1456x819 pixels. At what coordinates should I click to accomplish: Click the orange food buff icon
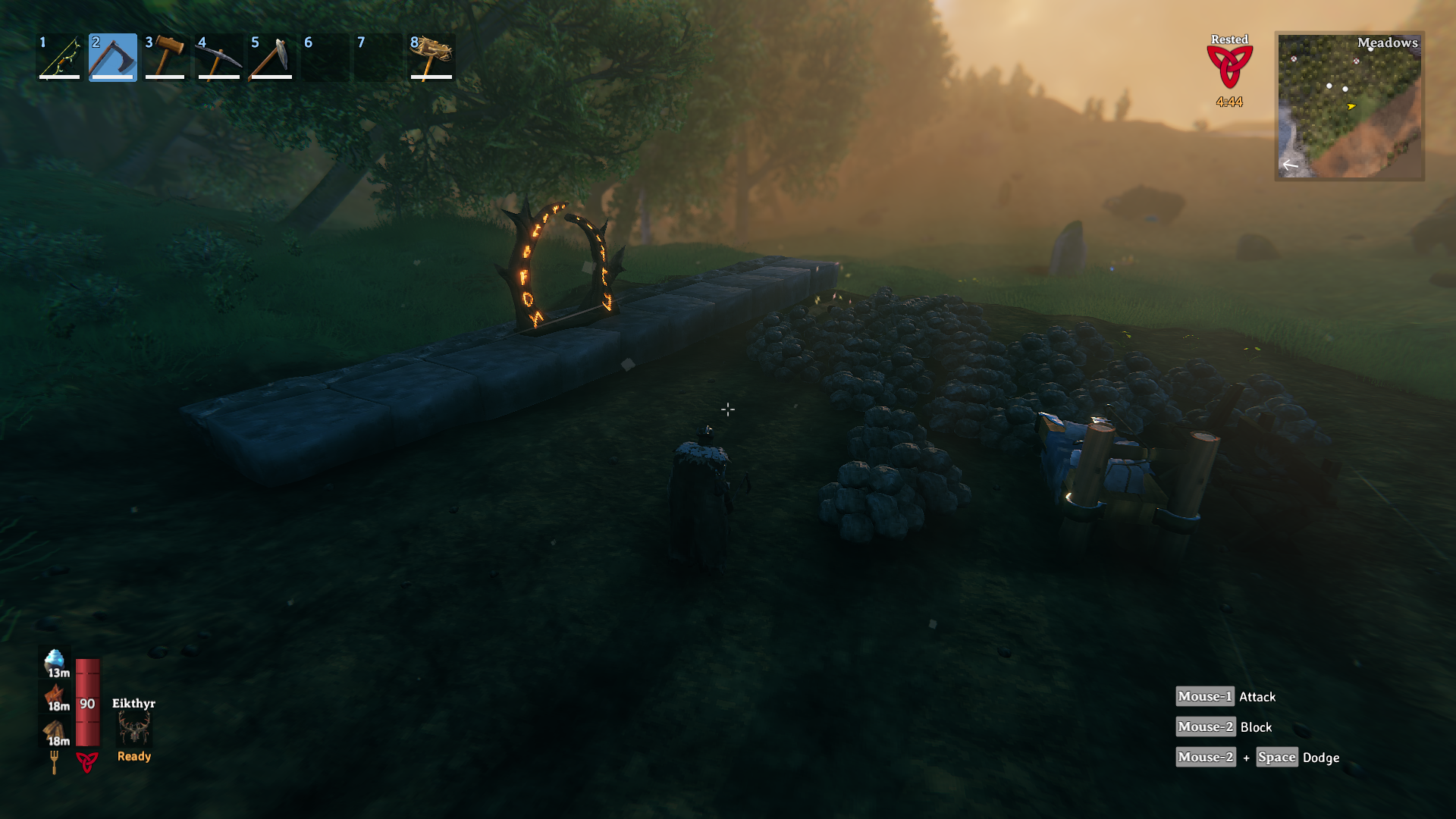point(55,695)
